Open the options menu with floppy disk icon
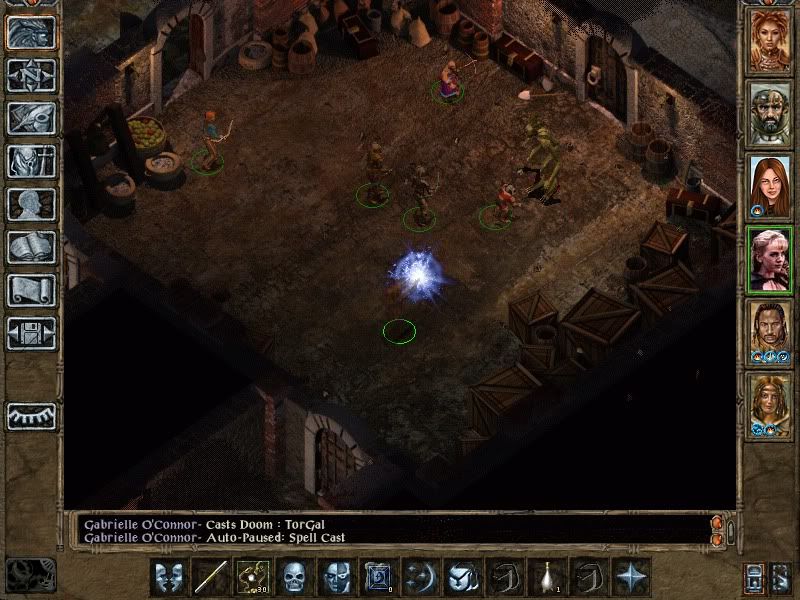The width and height of the screenshot is (800, 600). (31, 333)
